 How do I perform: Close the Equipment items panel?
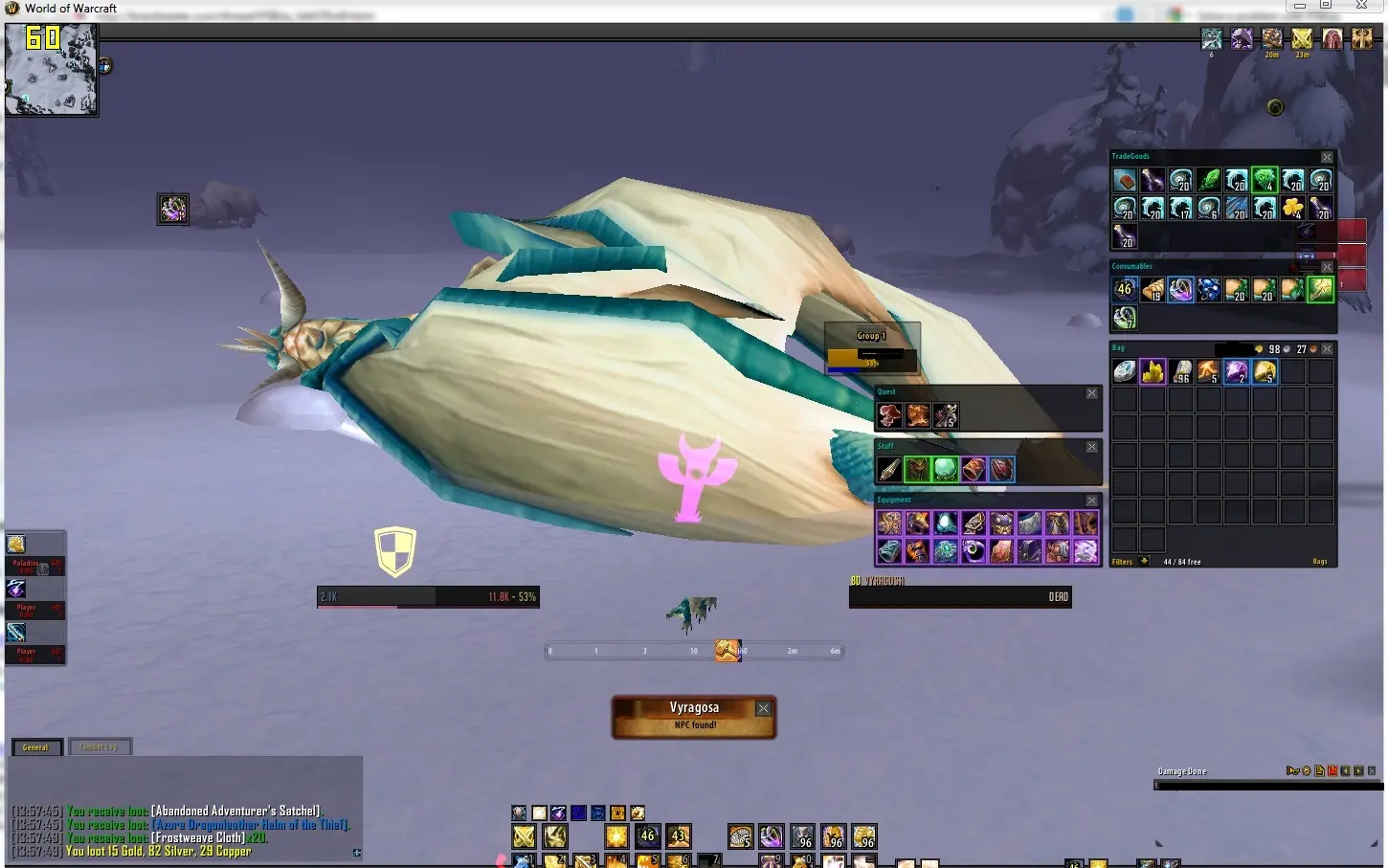1091,501
